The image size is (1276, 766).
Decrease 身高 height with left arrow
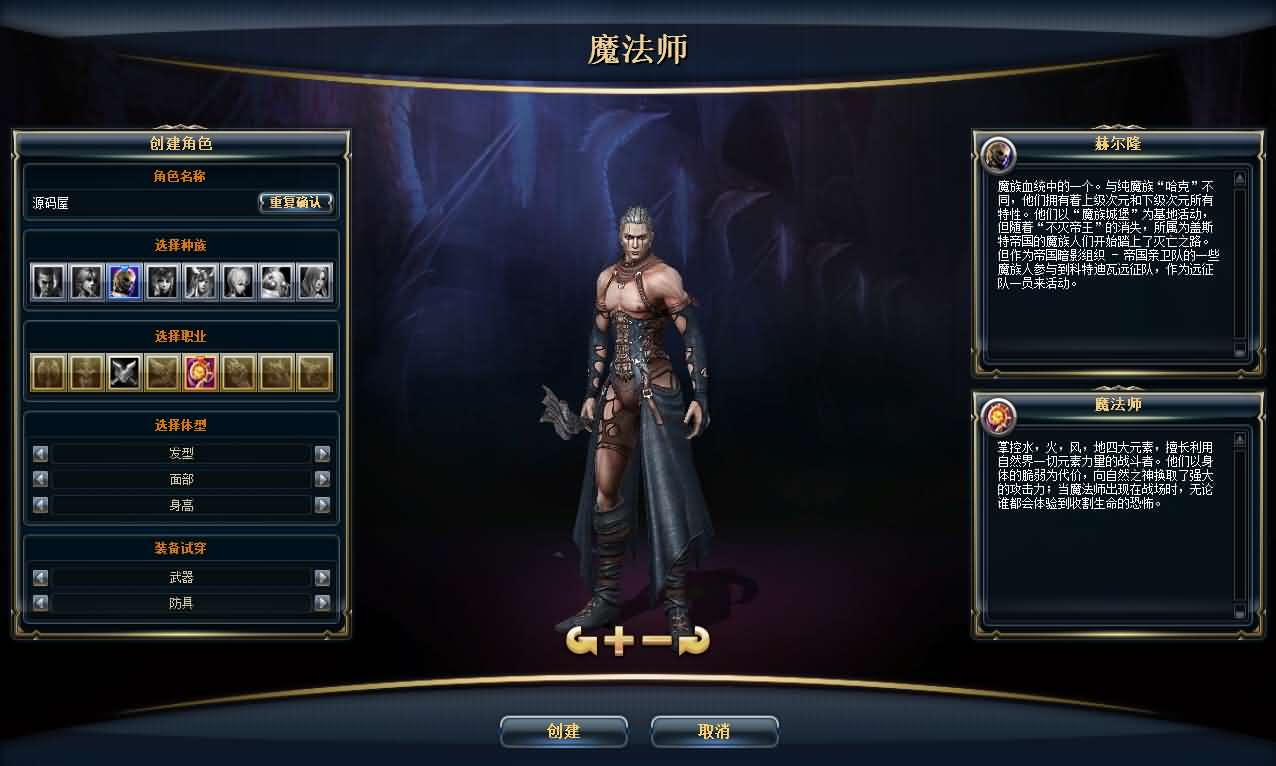40,505
